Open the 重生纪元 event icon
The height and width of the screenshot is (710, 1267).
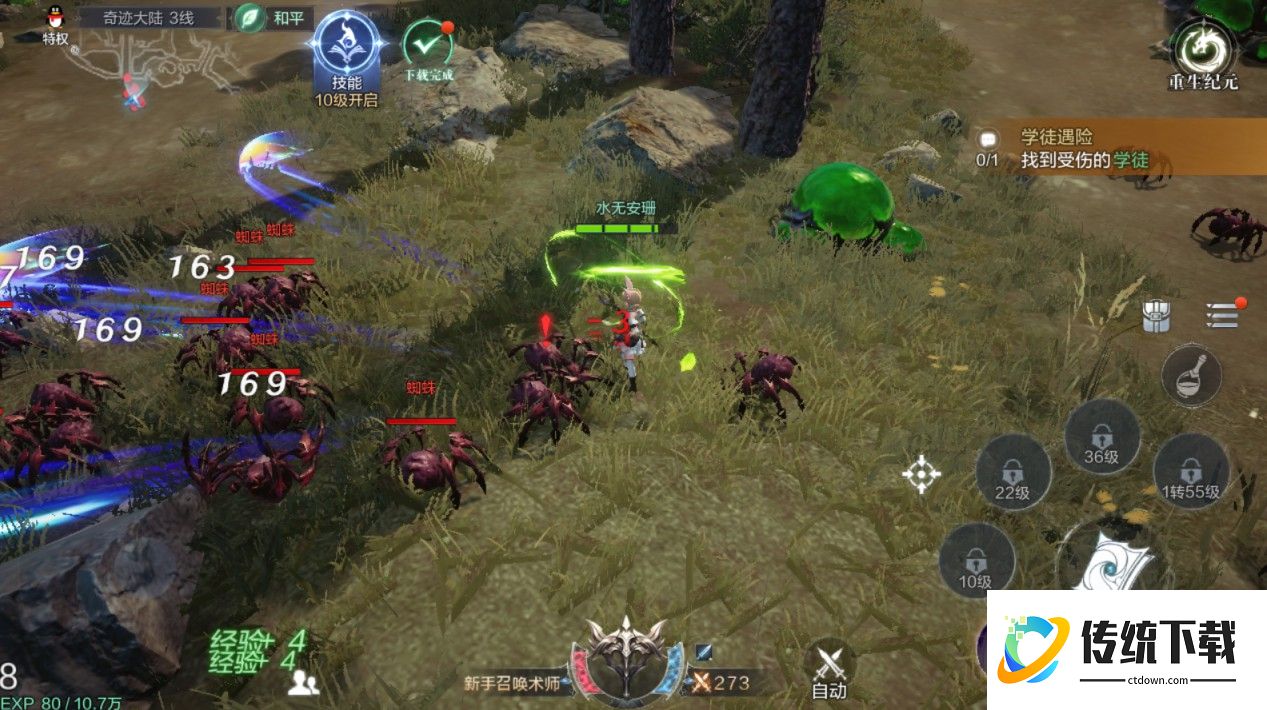[1203, 55]
